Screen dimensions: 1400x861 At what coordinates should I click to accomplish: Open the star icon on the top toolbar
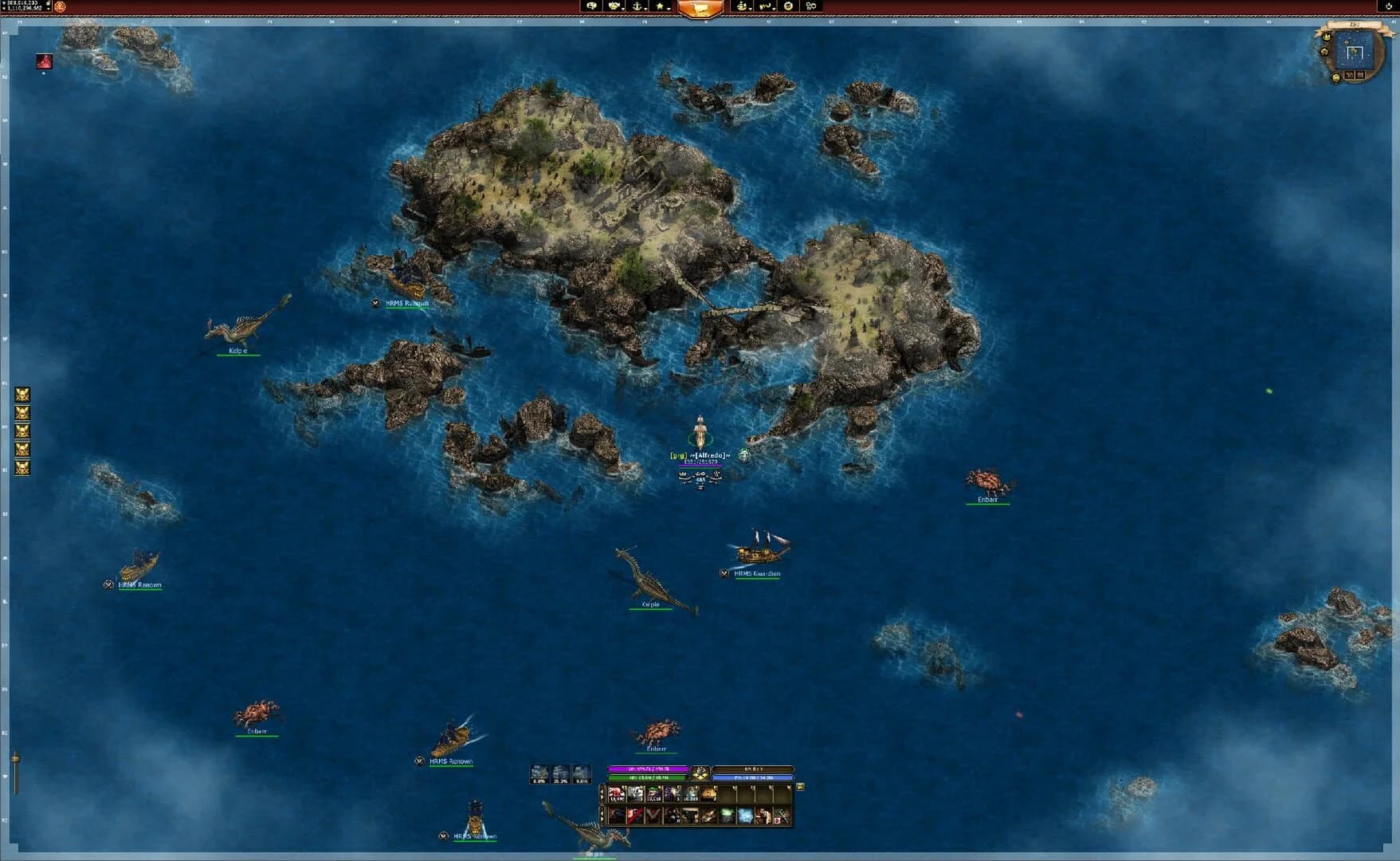pyautogui.click(x=660, y=6)
